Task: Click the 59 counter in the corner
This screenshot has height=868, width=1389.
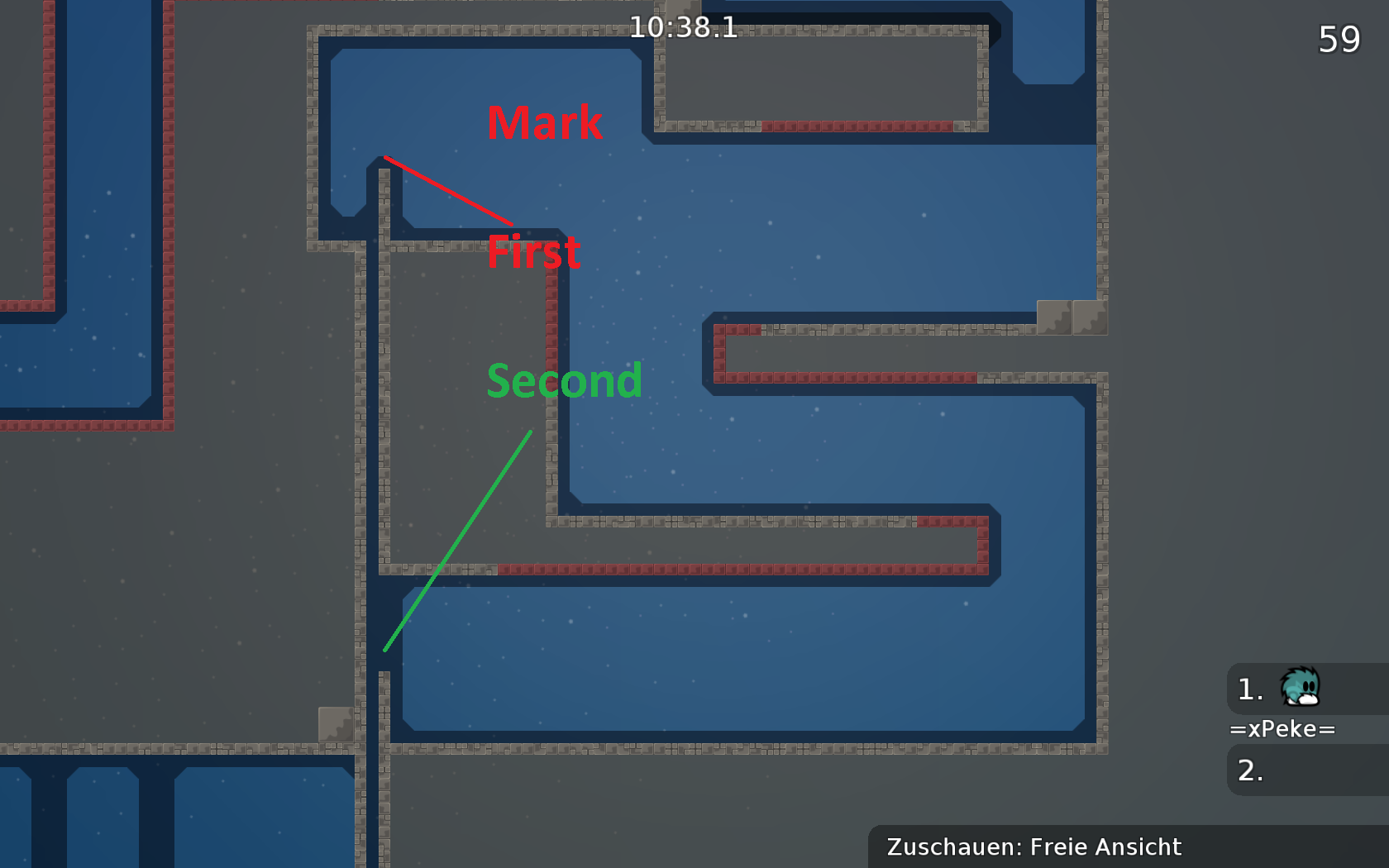Action: (x=1339, y=38)
